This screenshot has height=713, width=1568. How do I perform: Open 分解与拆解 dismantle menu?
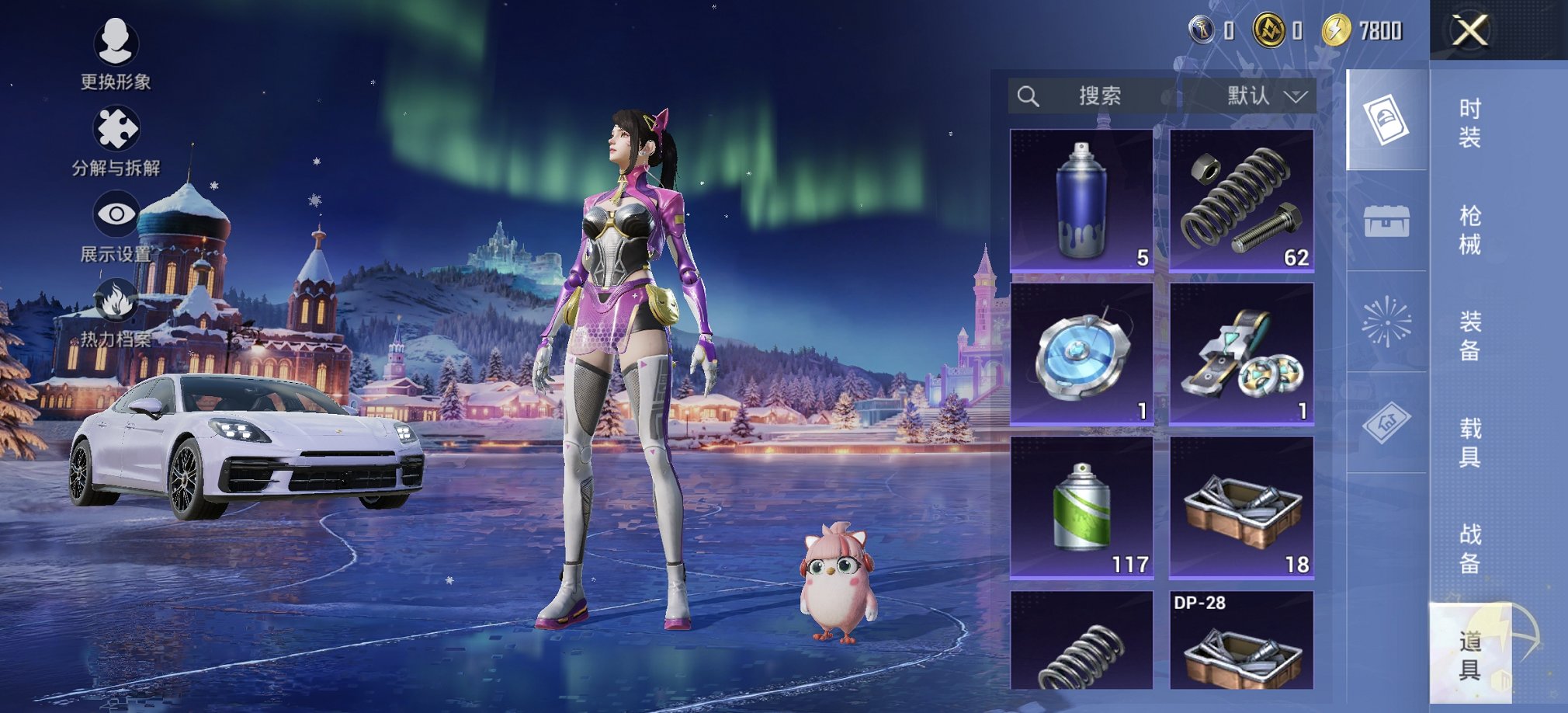point(116,140)
